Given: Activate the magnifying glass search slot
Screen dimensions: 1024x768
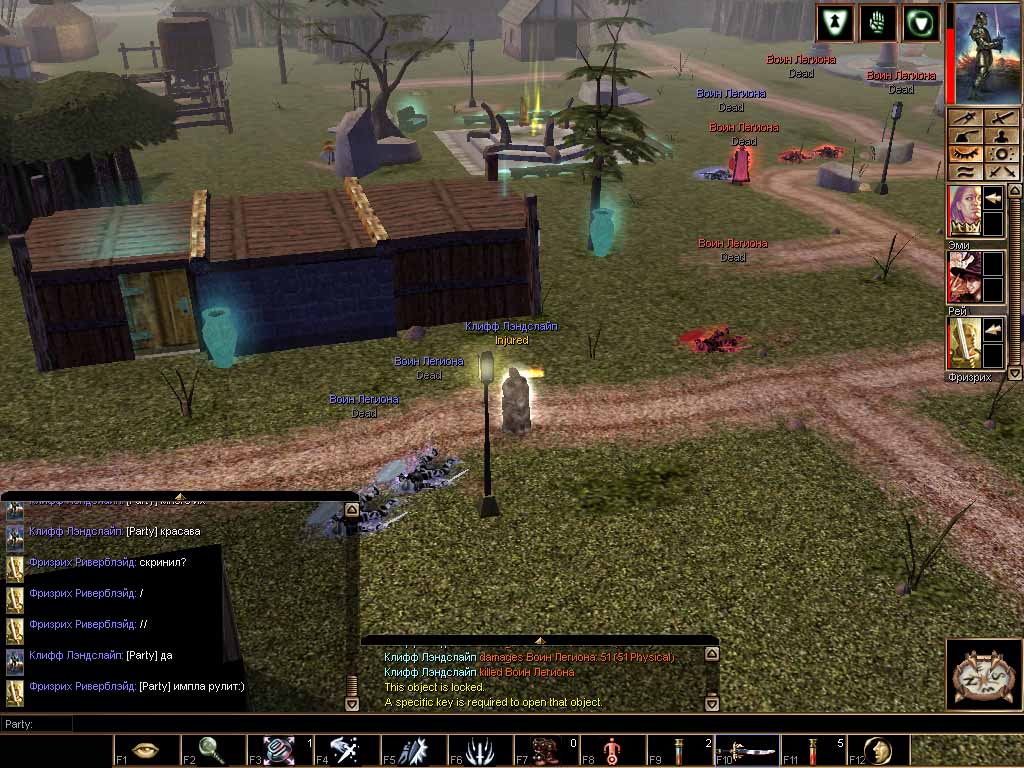Looking at the screenshot, I should coord(213,750).
